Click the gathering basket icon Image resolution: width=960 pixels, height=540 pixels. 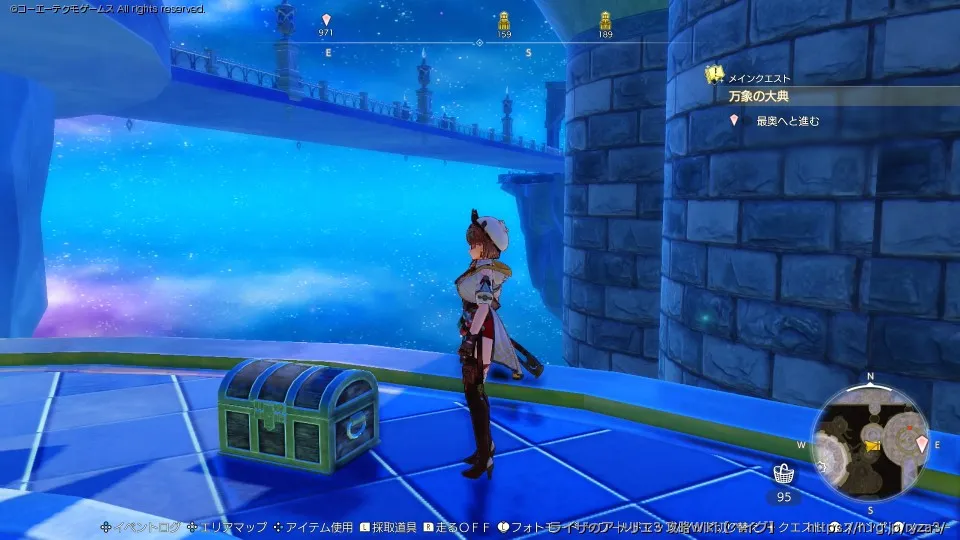pos(784,474)
